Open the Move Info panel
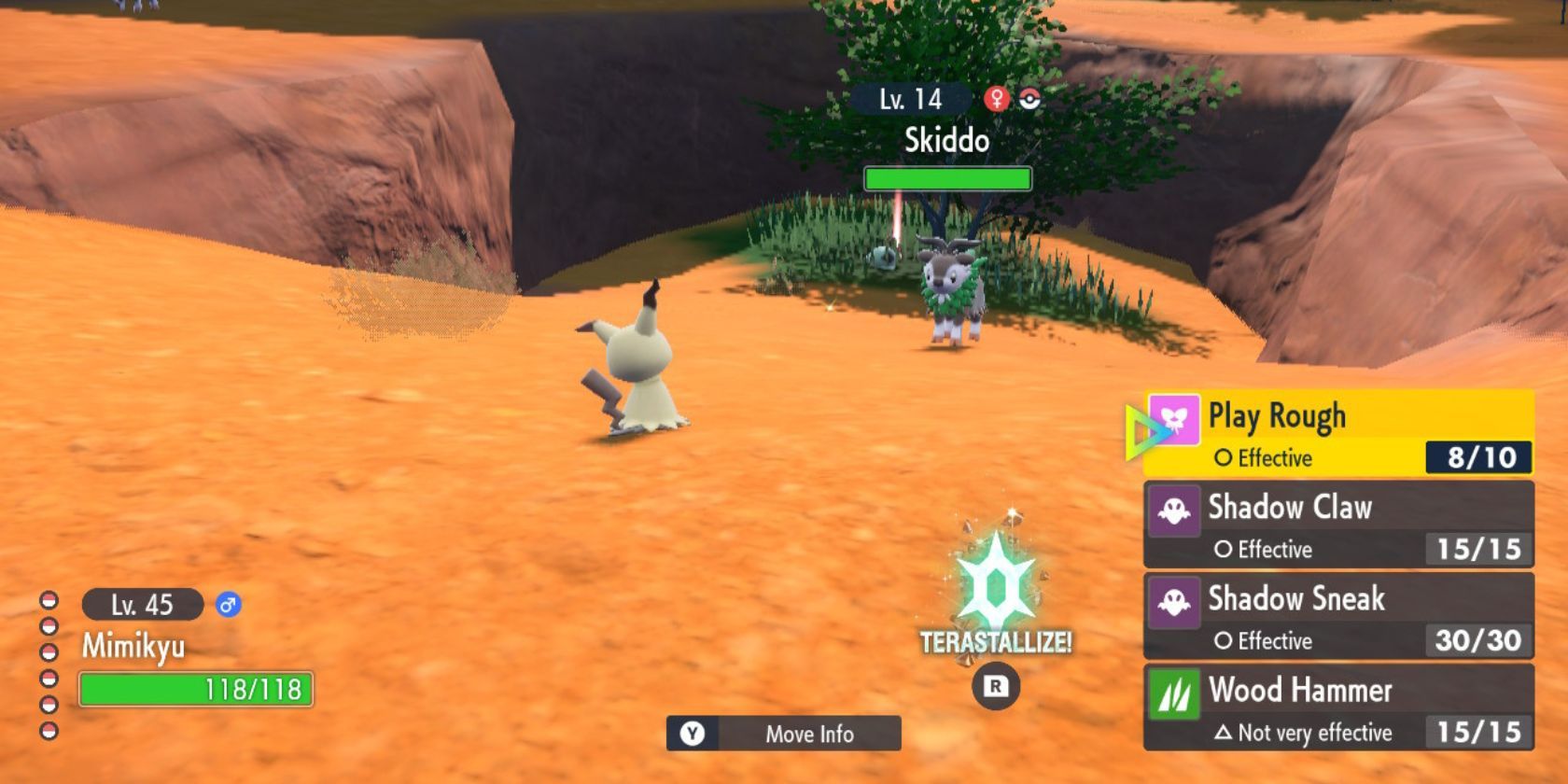Image resolution: width=1568 pixels, height=784 pixels. coord(784,734)
